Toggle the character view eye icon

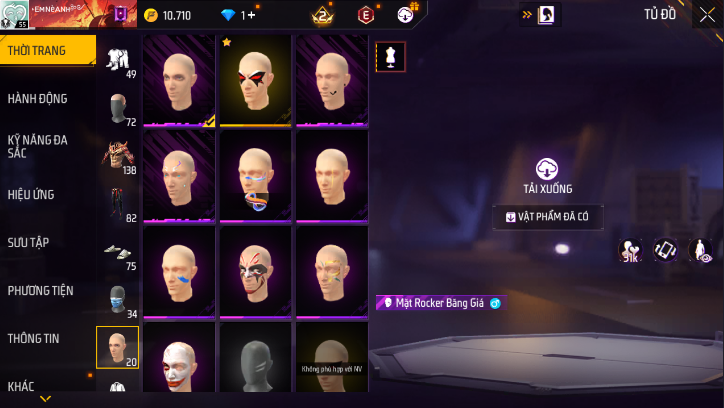pyautogui.click(x=701, y=251)
